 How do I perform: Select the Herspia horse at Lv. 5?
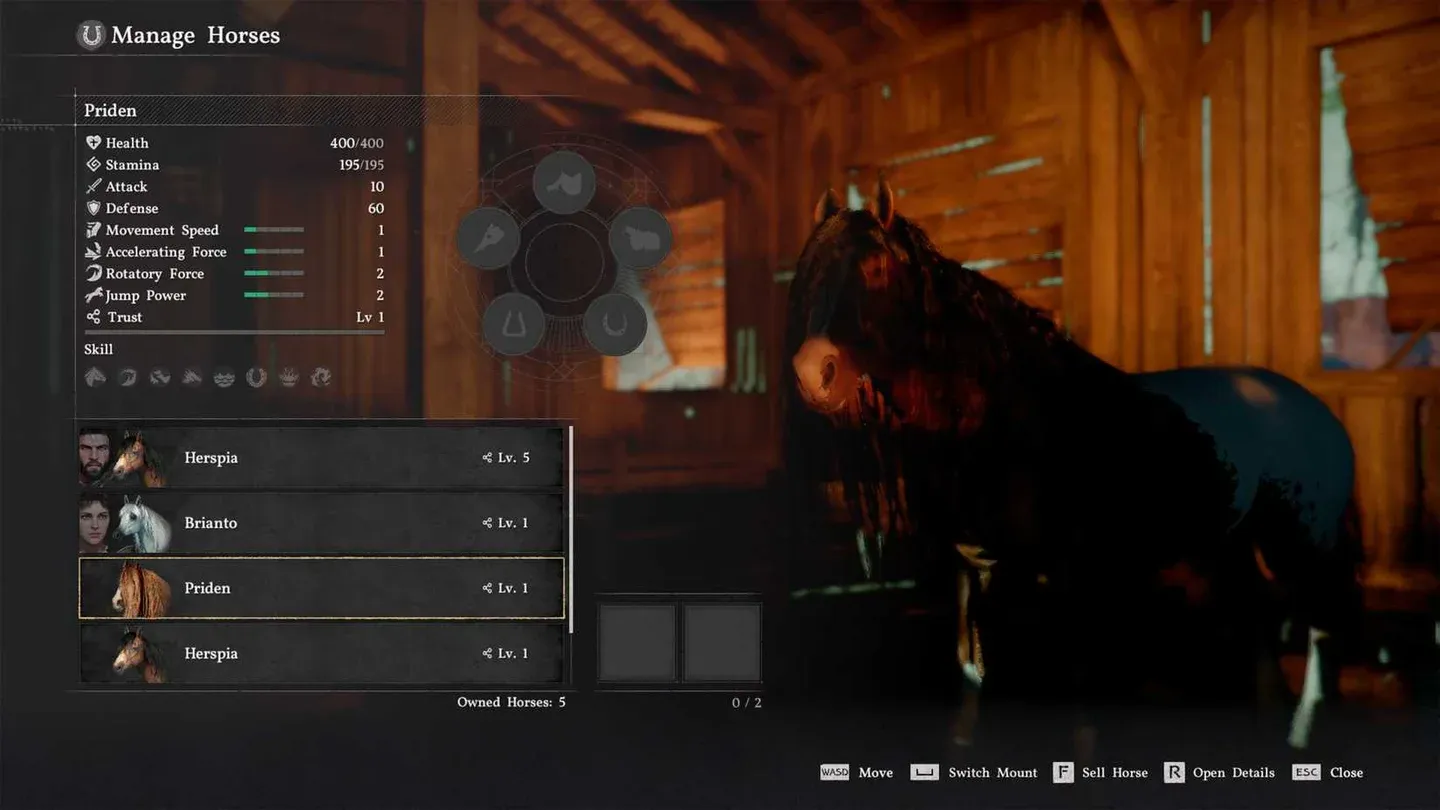pos(321,458)
